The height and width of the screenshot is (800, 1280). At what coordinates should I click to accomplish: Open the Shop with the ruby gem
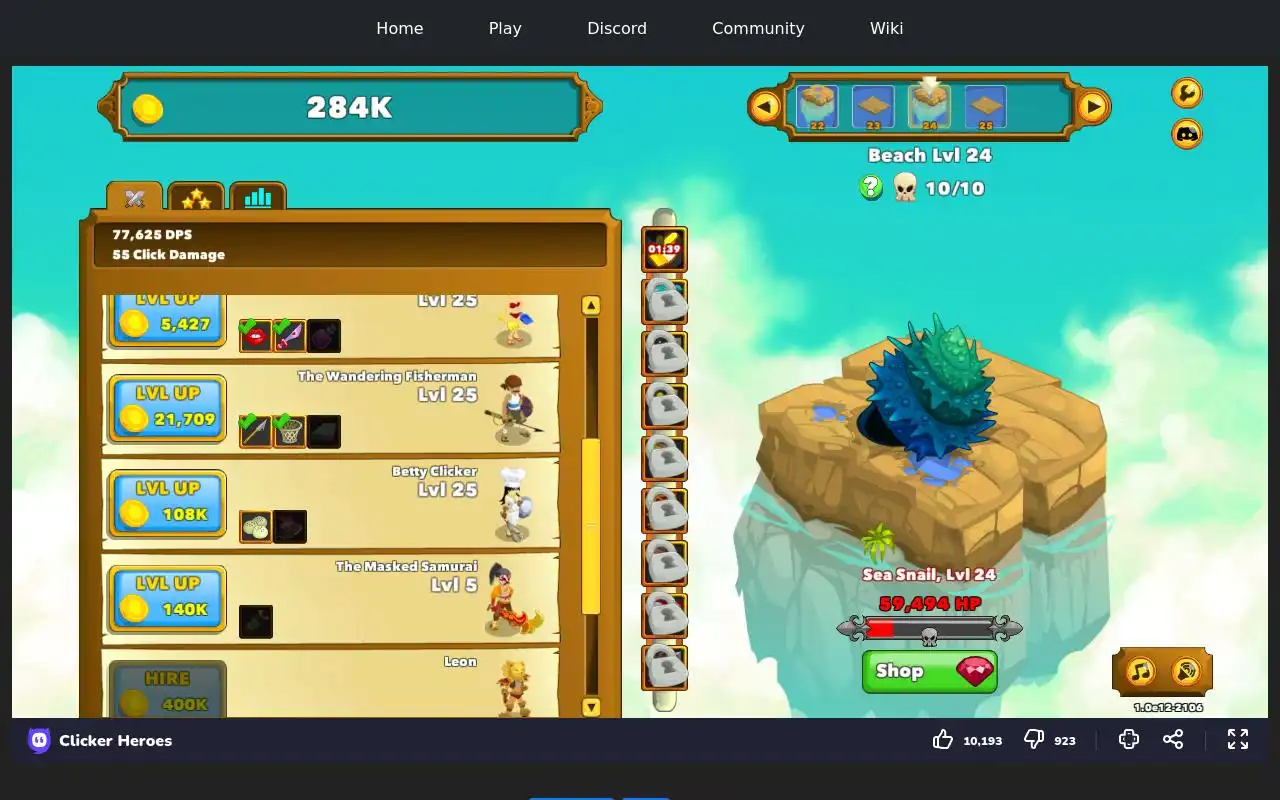tap(929, 671)
